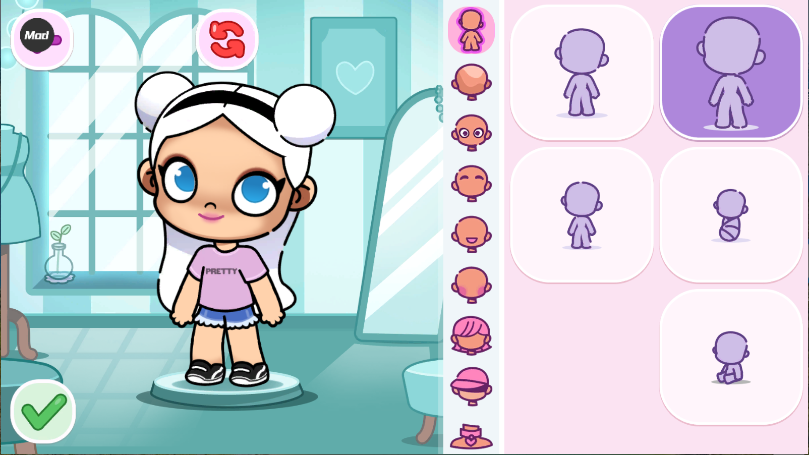Open the closed-eyes eyebrows category tab
Image resolution: width=809 pixels, height=455 pixels.
click(471, 182)
